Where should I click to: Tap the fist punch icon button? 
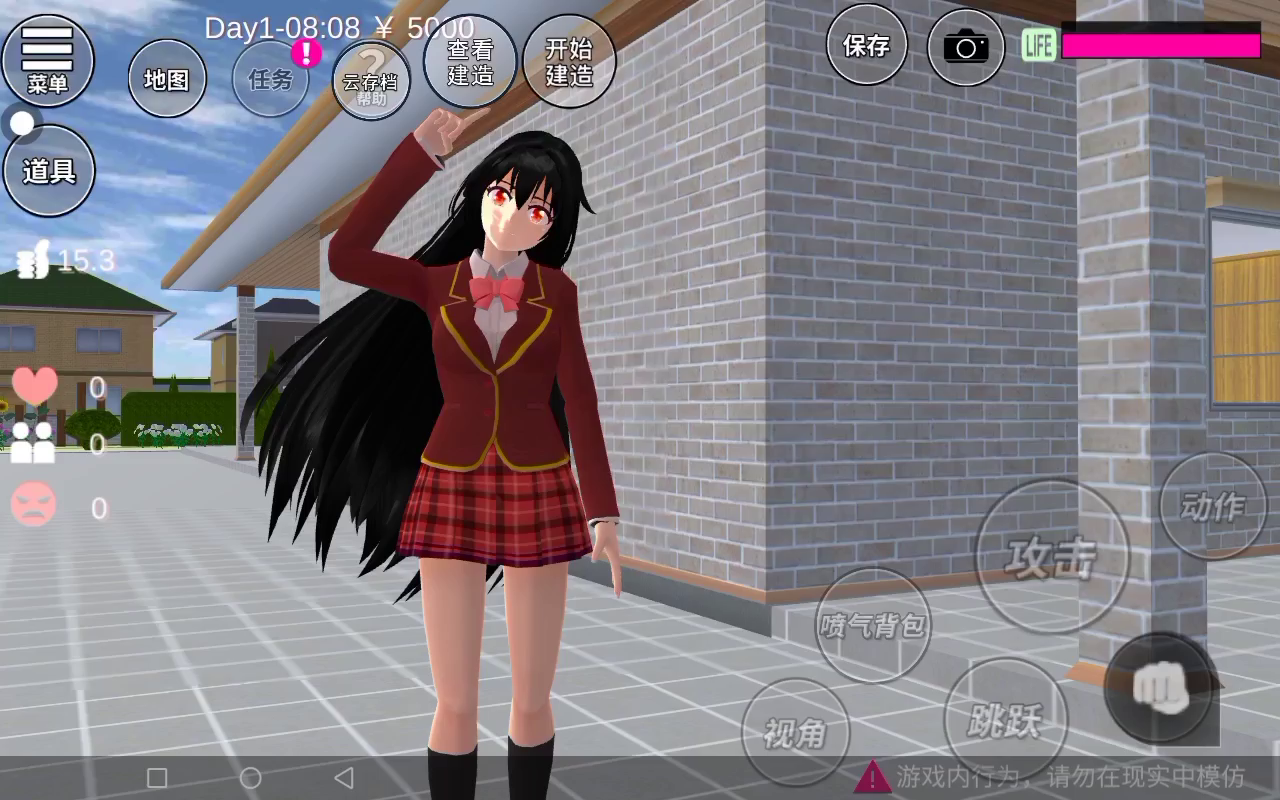(1160, 686)
